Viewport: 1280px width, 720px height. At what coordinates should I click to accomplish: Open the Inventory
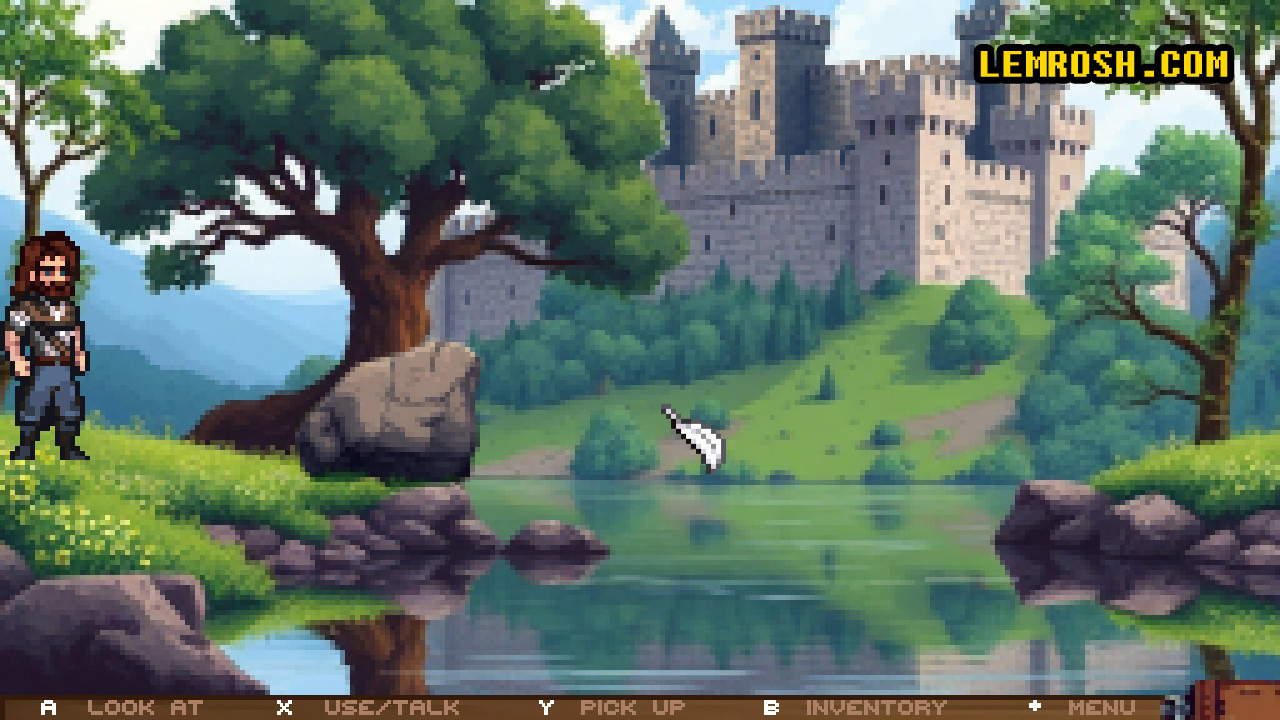click(x=875, y=708)
